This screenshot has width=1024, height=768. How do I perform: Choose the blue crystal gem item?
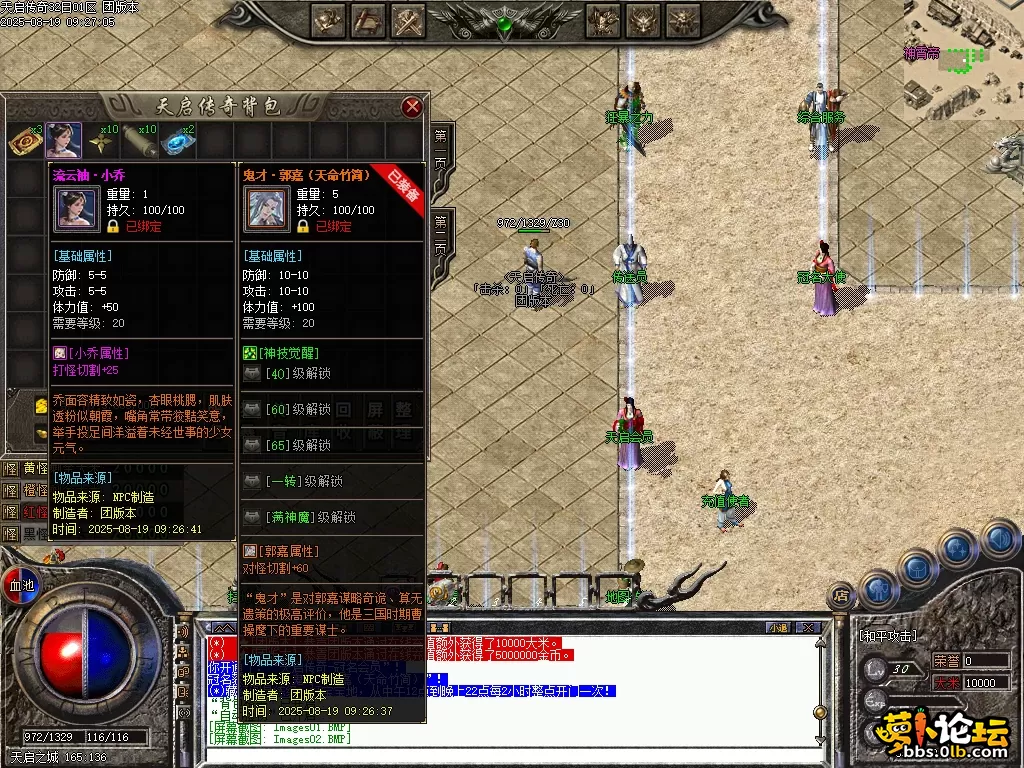tap(180, 141)
